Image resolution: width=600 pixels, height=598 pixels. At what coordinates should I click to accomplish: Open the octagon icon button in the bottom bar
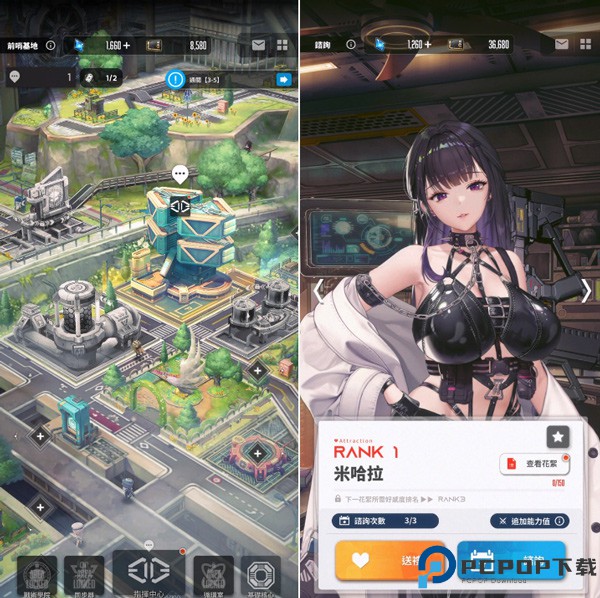pyautogui.click(x=265, y=577)
